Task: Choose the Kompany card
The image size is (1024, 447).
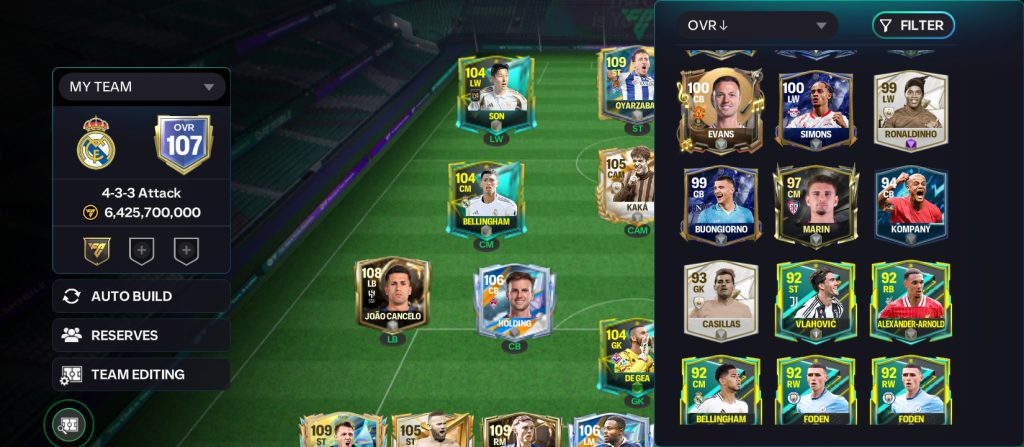Action: 910,204
